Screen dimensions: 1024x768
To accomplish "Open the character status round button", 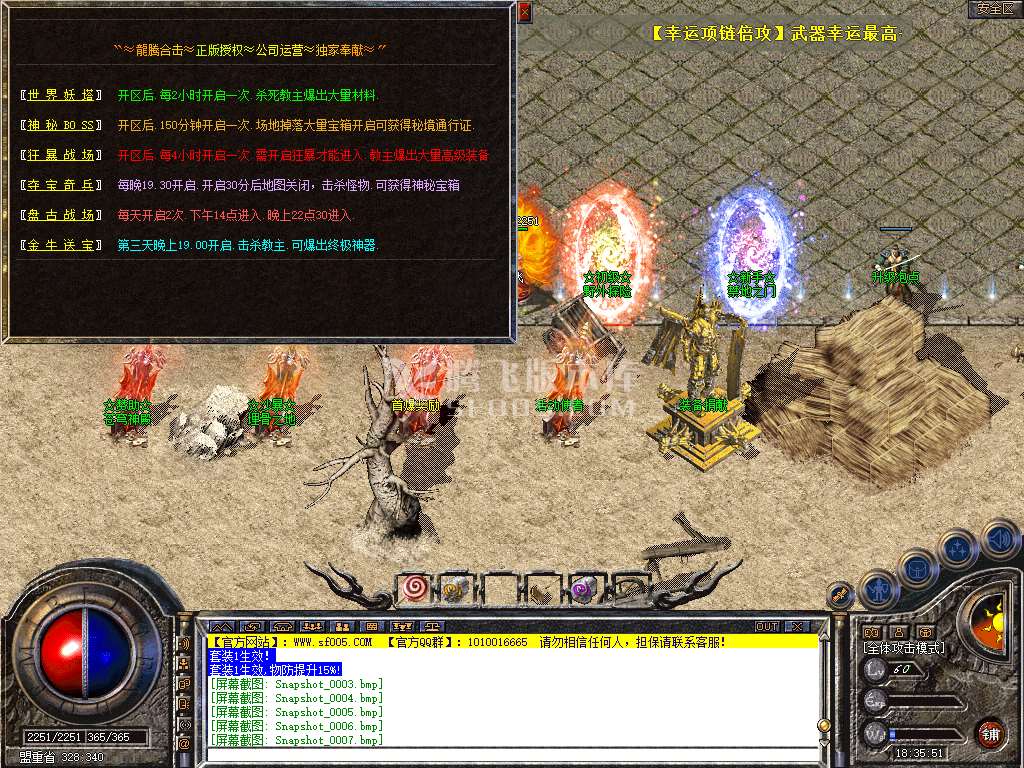I will [x=878, y=590].
